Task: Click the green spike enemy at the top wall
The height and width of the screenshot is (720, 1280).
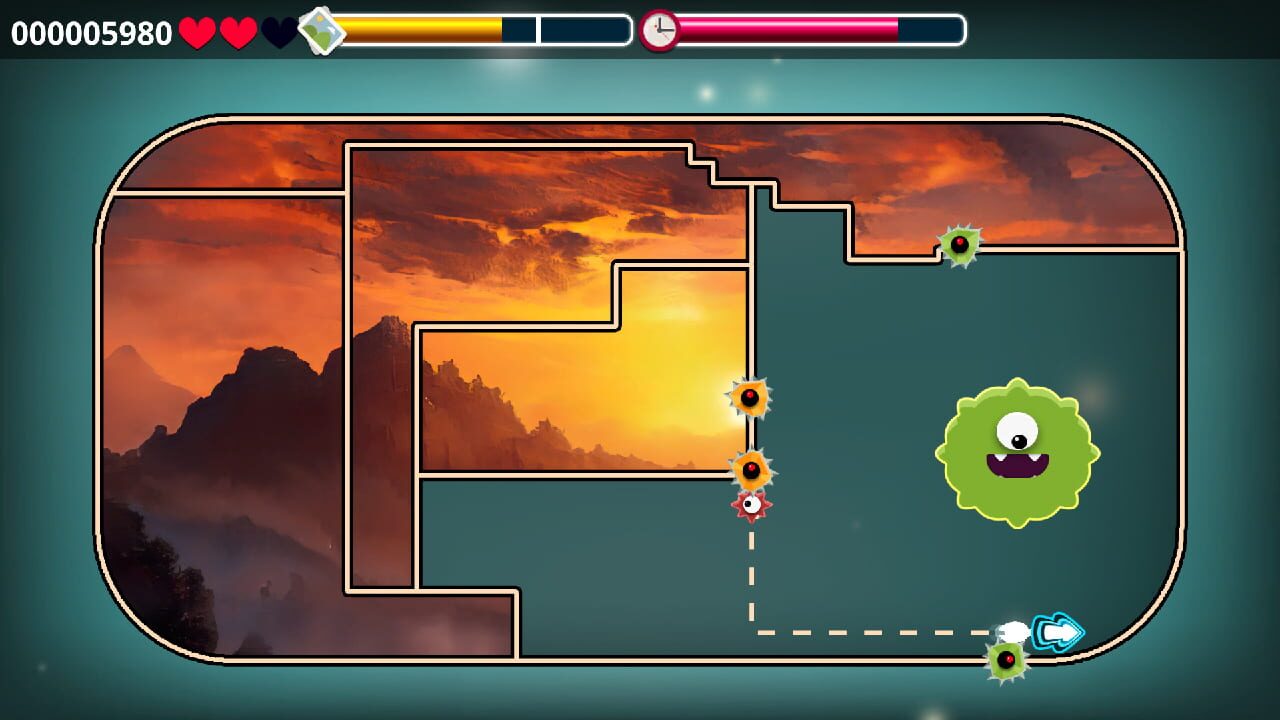Action: (958, 245)
